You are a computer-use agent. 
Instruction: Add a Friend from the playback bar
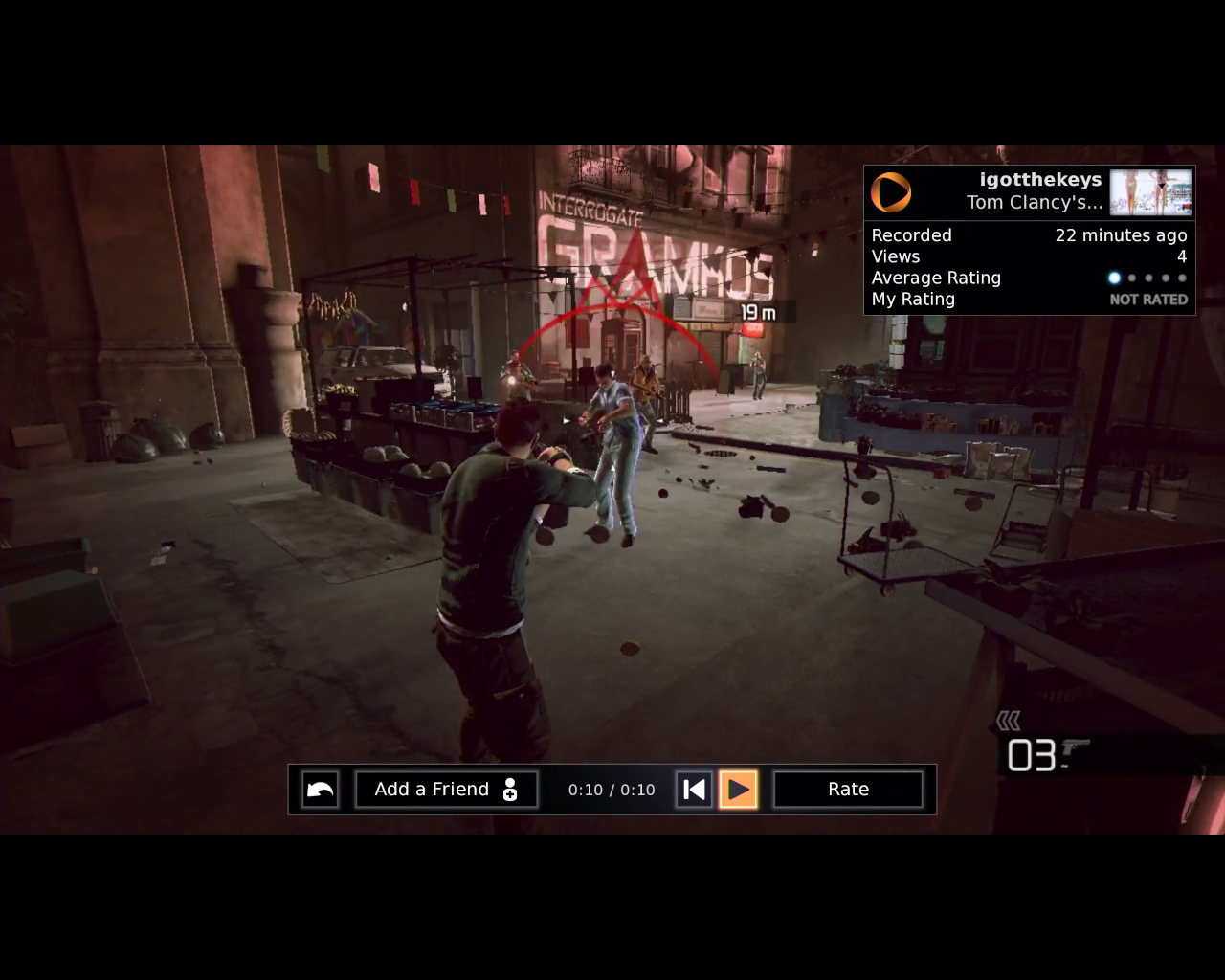[446, 790]
